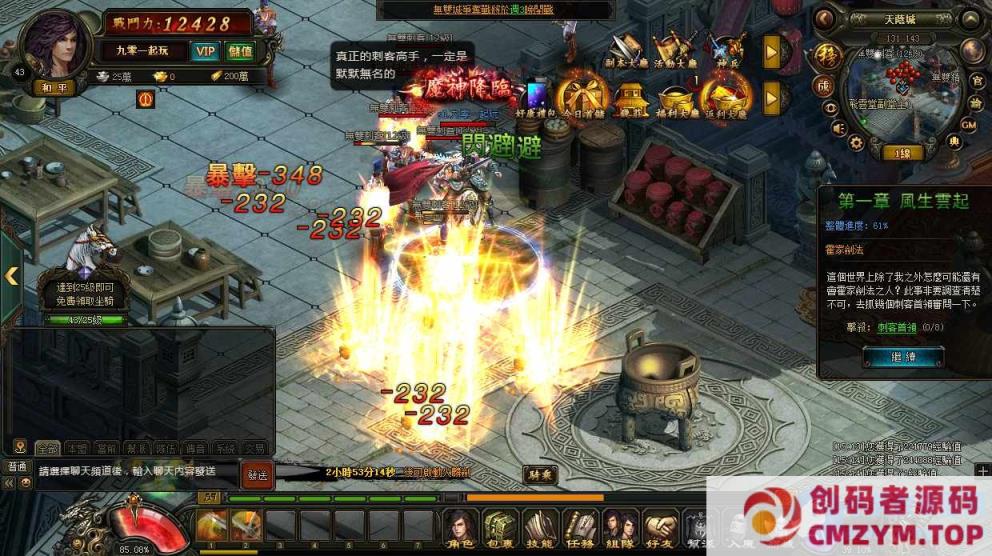This screenshot has width=992, height=556.
Task: Open the 包裹 bag inventory
Action: point(499,526)
